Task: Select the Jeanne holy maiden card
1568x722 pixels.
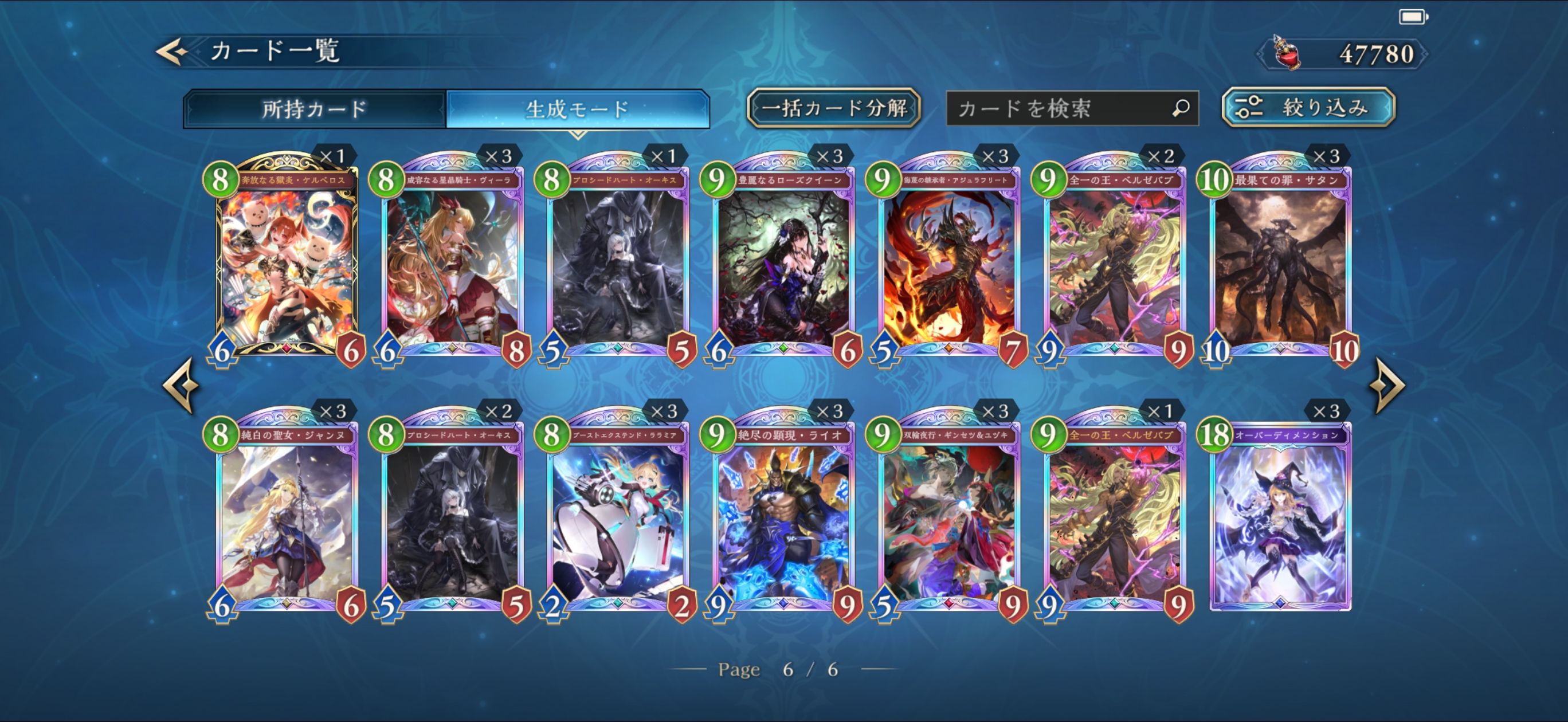Action: point(286,517)
